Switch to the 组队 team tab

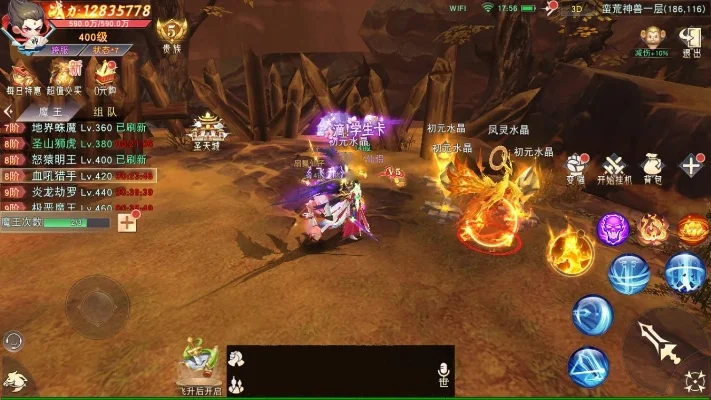coord(104,112)
